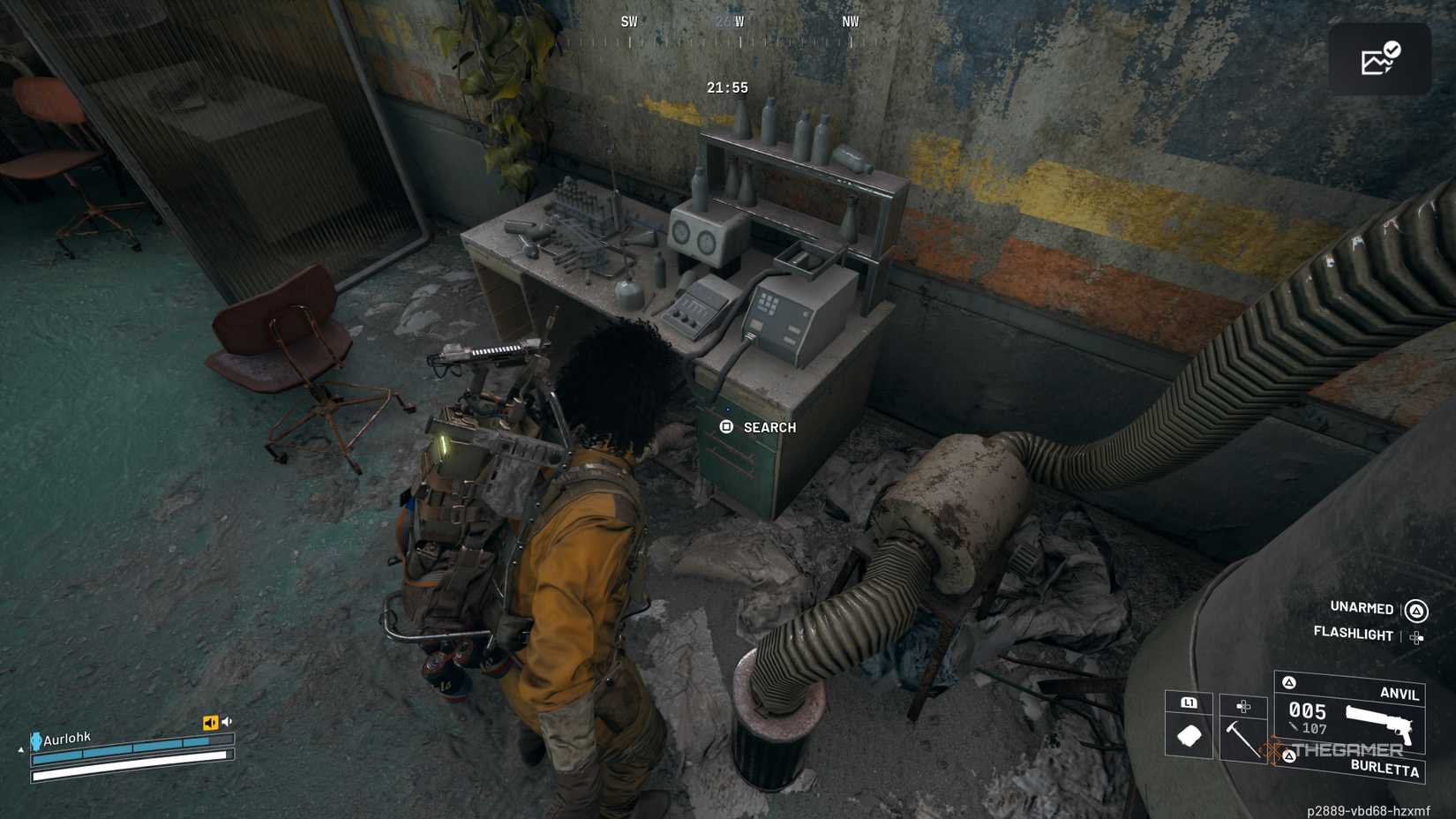Click Aurlohk's companion portrait icon
Image resolution: width=1456 pixels, height=819 pixels.
(x=36, y=740)
